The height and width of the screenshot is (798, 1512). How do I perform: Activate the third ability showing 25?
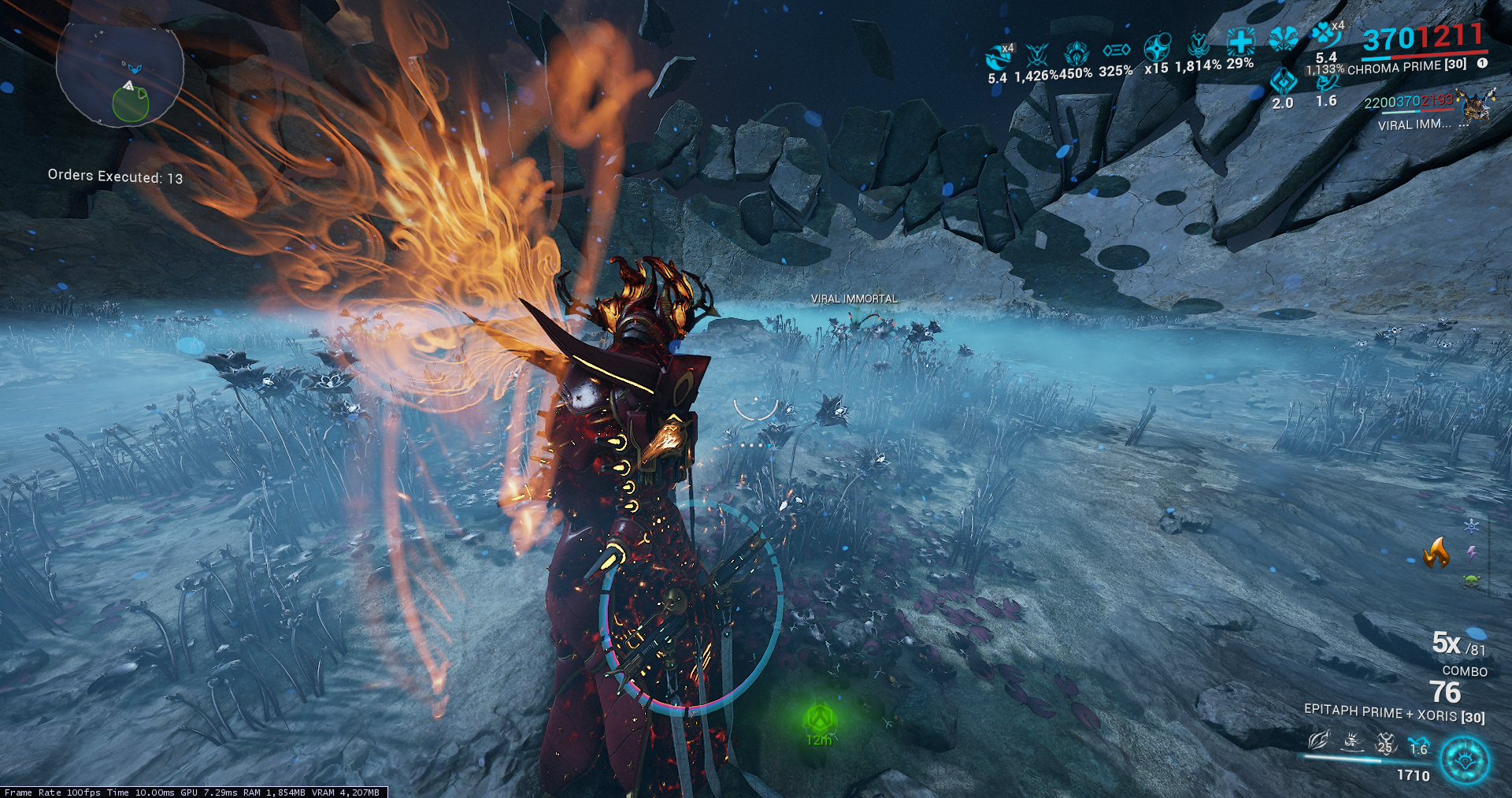pos(1385,742)
